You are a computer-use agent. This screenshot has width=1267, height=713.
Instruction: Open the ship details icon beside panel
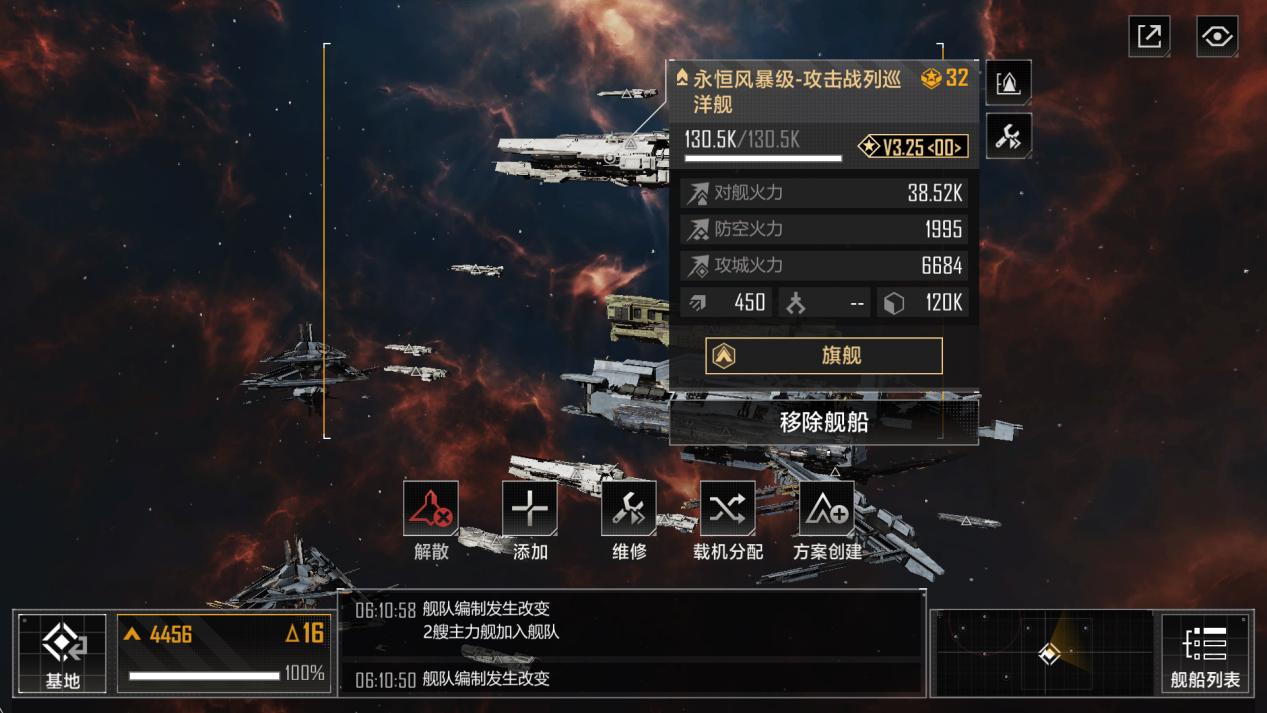coord(1008,83)
